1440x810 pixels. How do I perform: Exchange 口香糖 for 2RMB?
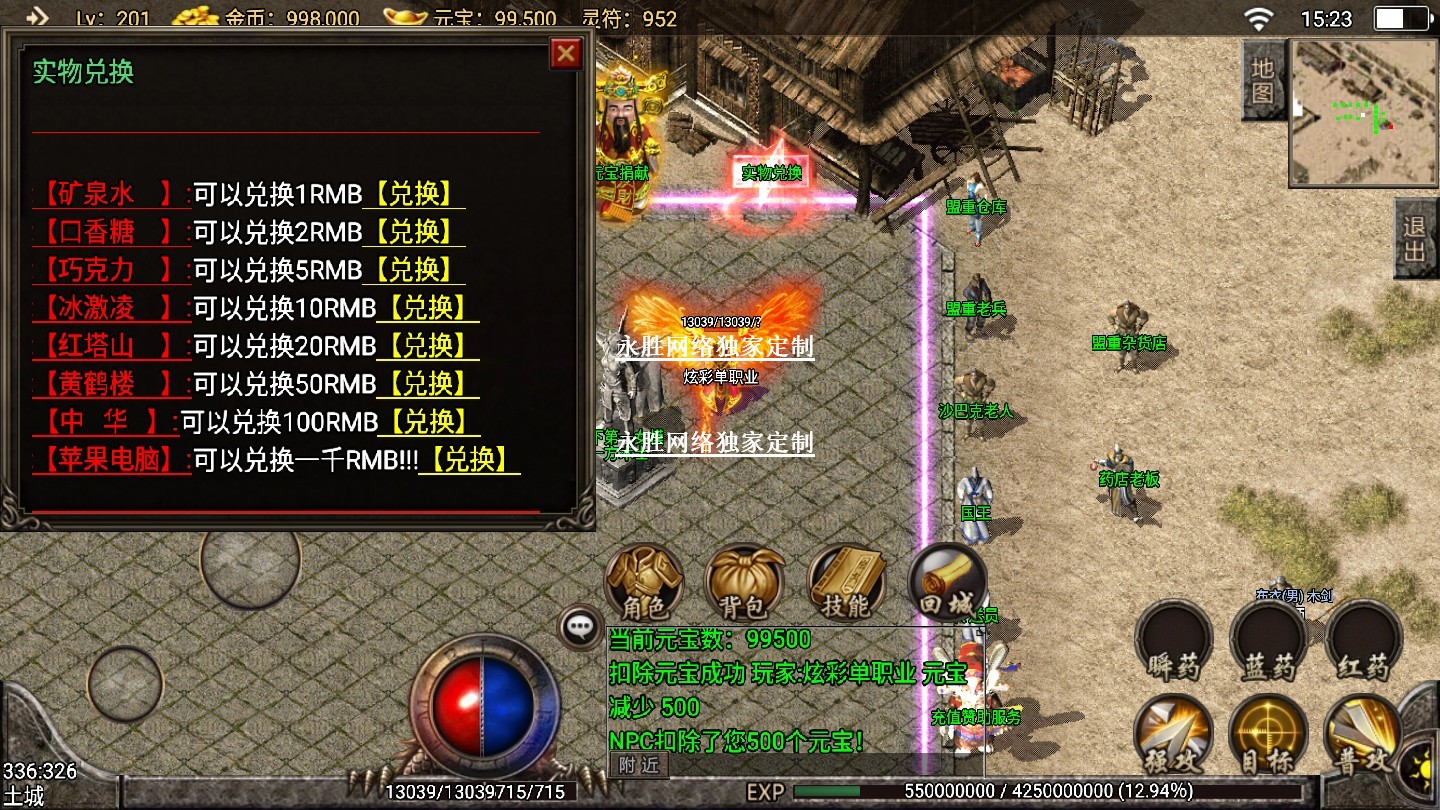pos(414,232)
